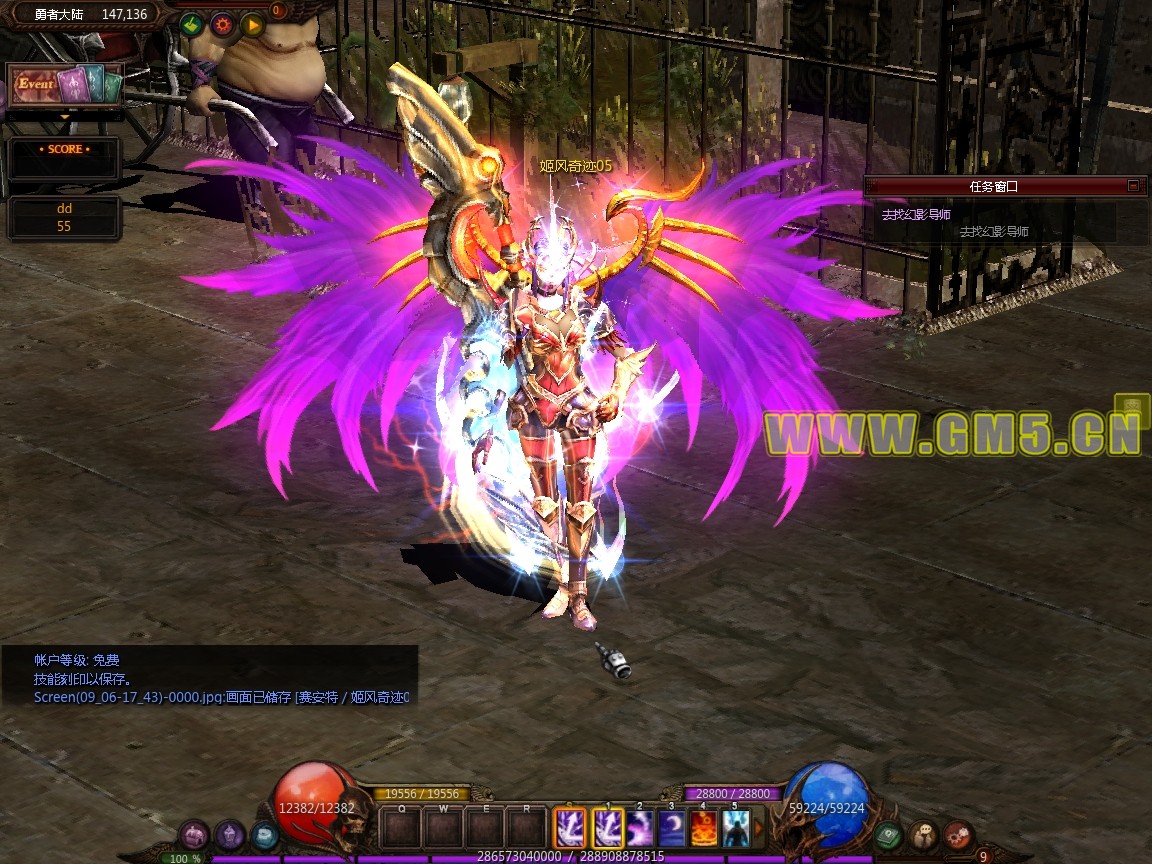Screen dimensions: 1152x864
Task: Click the blue round icon beside health orb
Action: 265,835
